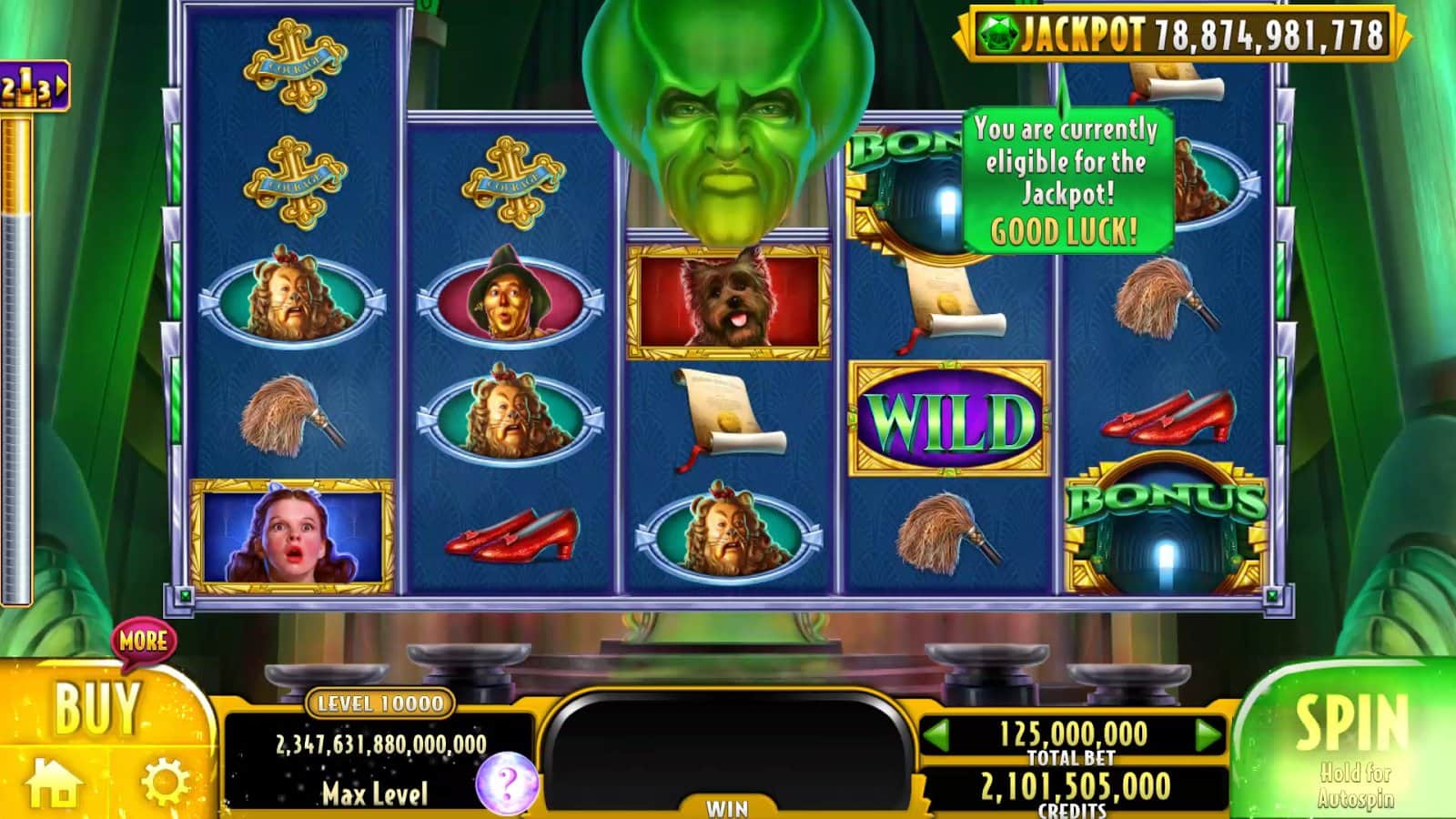Image resolution: width=1456 pixels, height=819 pixels.
Task: Open the BUY credits shop
Action: [x=96, y=708]
